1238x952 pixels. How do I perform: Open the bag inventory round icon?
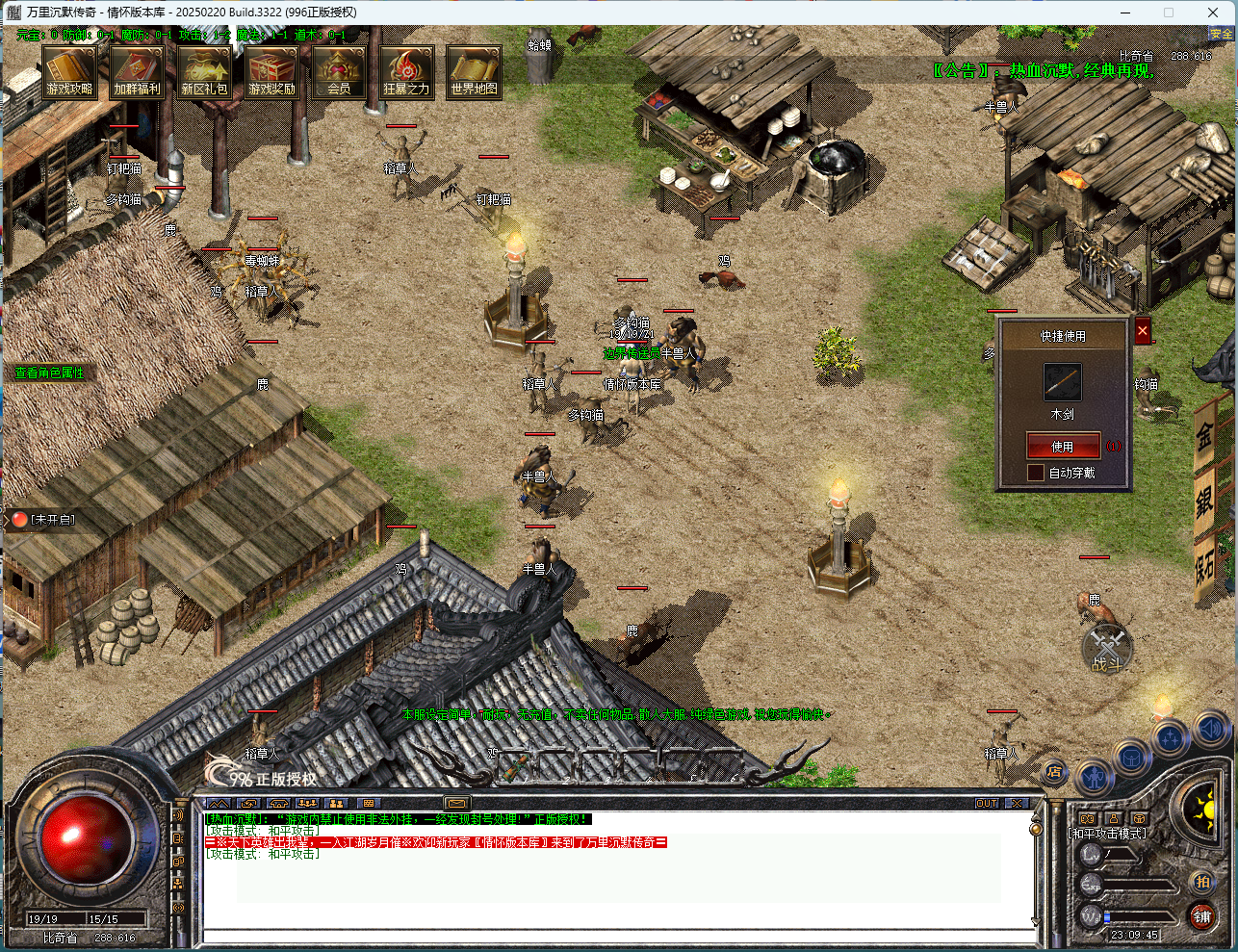[x=1131, y=758]
